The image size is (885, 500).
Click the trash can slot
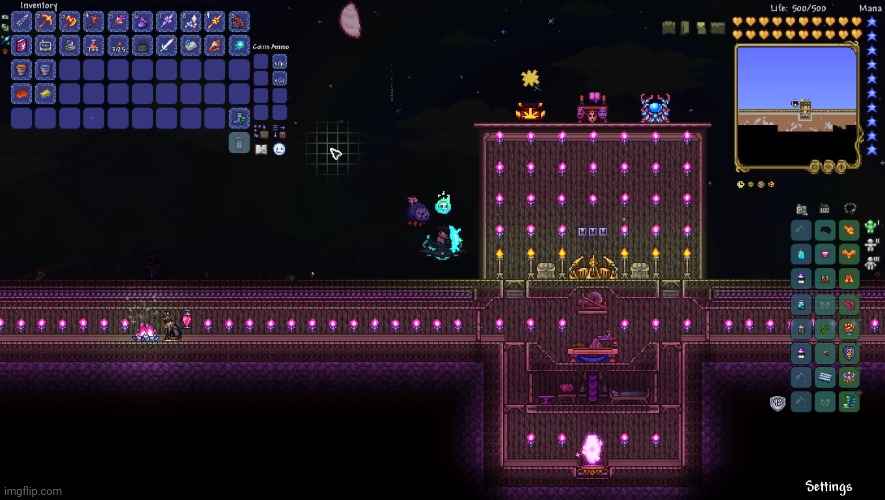(x=239, y=143)
